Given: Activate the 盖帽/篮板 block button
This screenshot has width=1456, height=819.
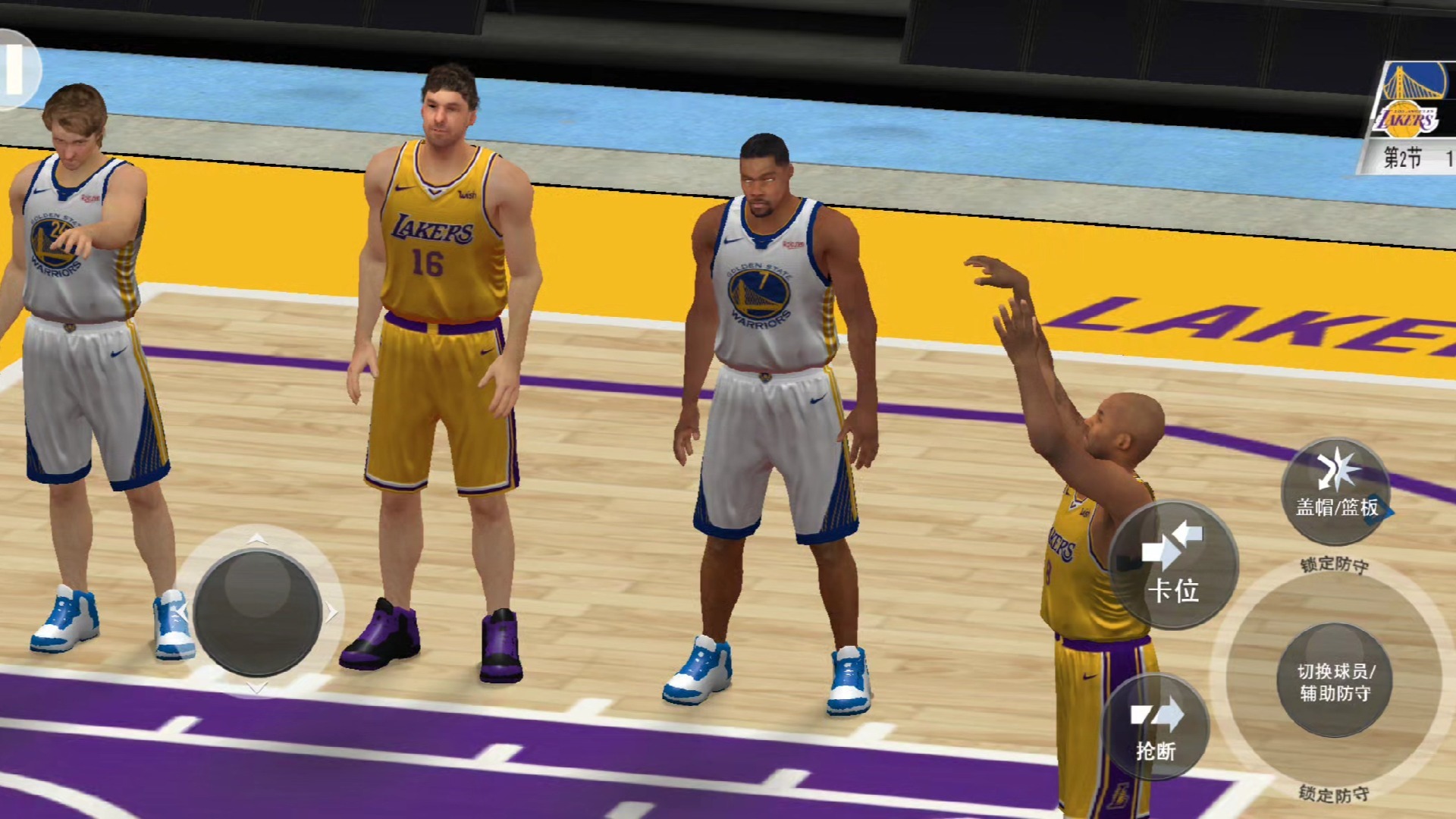Looking at the screenshot, I should (1335, 491).
